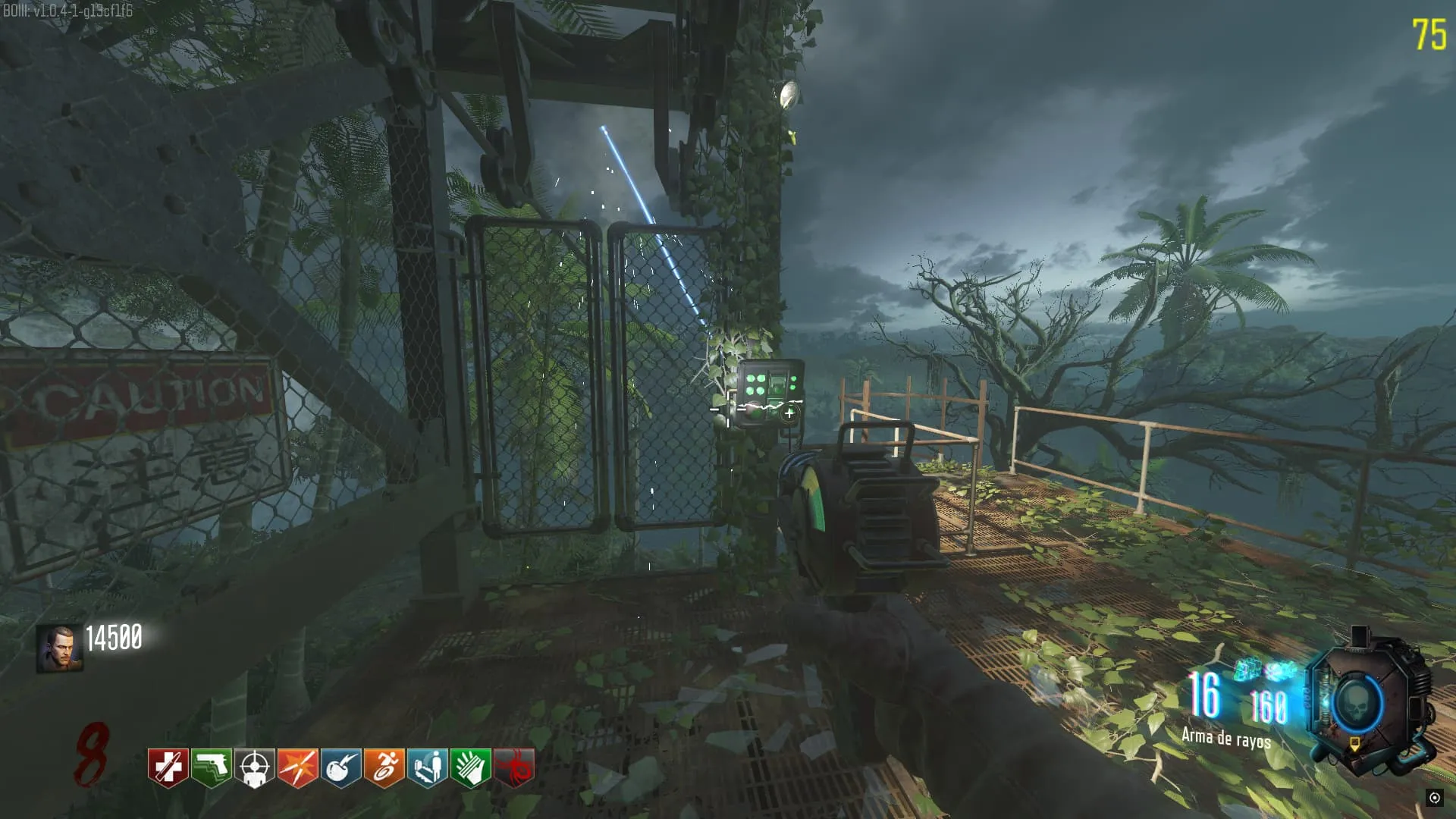This screenshot has height=819, width=1456.
Task: Click the player character portrait
Action: (x=59, y=648)
